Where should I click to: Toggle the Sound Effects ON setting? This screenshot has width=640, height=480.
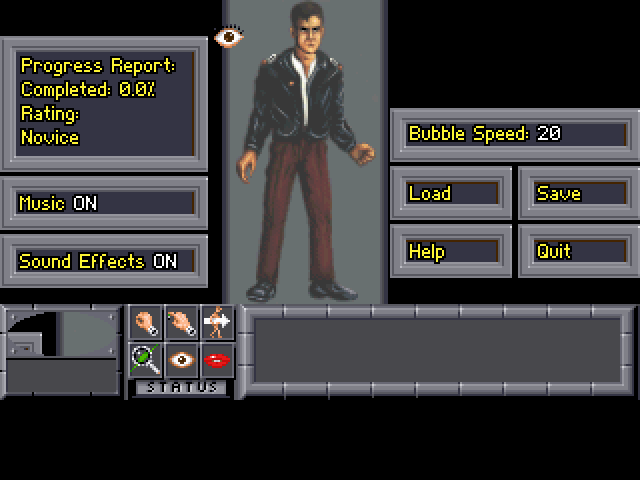(105, 261)
